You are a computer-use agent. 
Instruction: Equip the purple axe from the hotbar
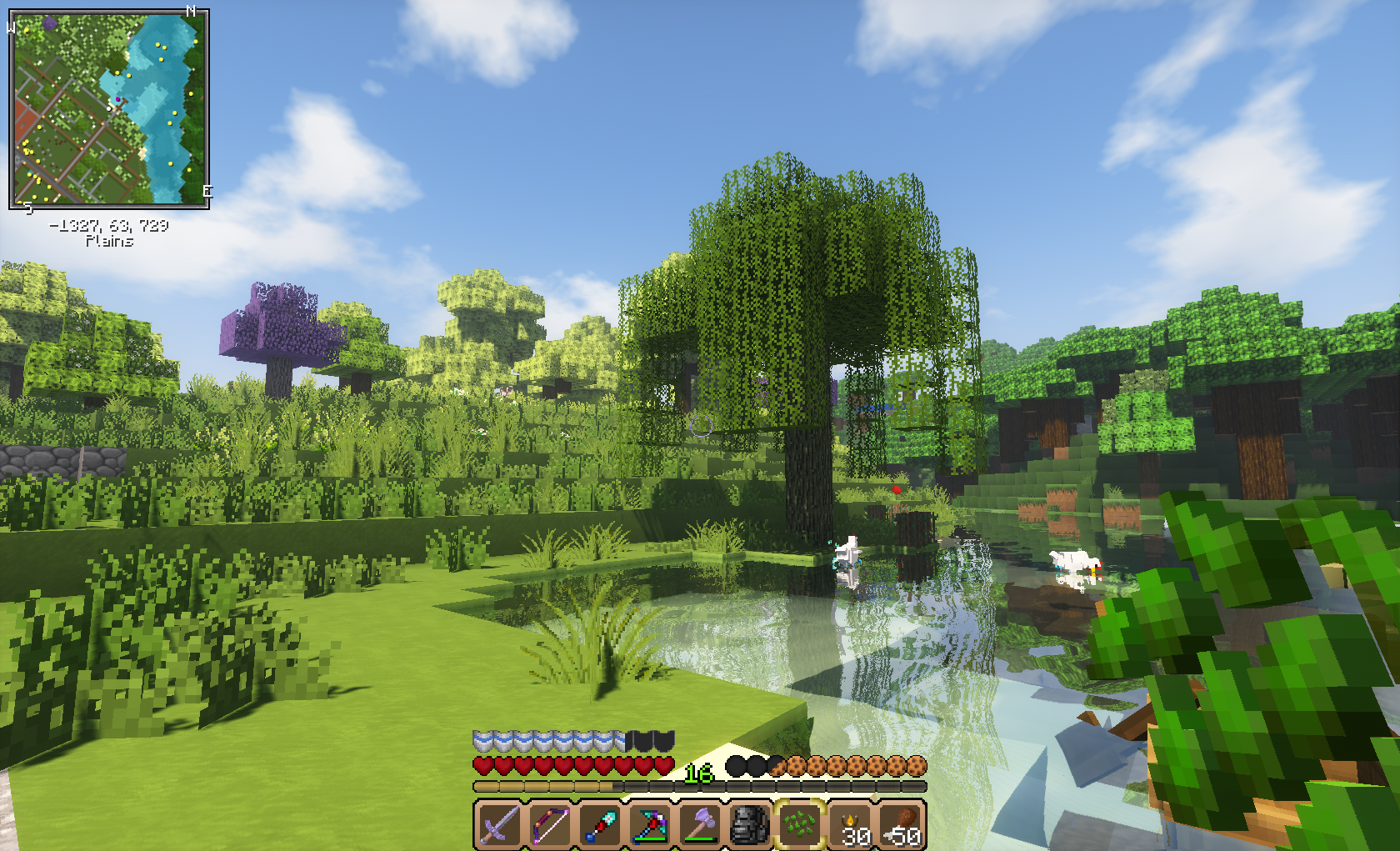point(699,824)
